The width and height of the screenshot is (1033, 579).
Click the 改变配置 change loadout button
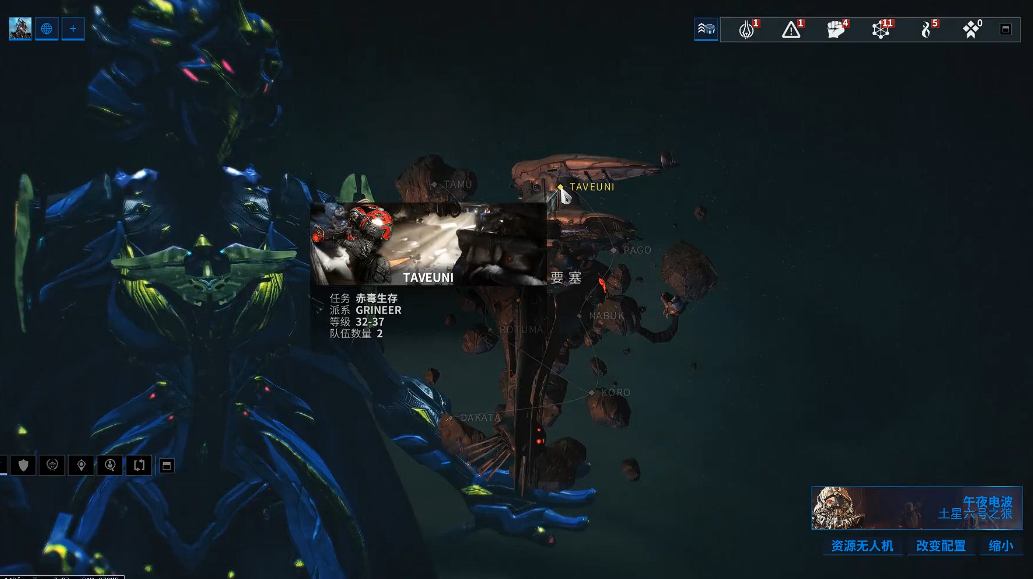click(x=941, y=546)
